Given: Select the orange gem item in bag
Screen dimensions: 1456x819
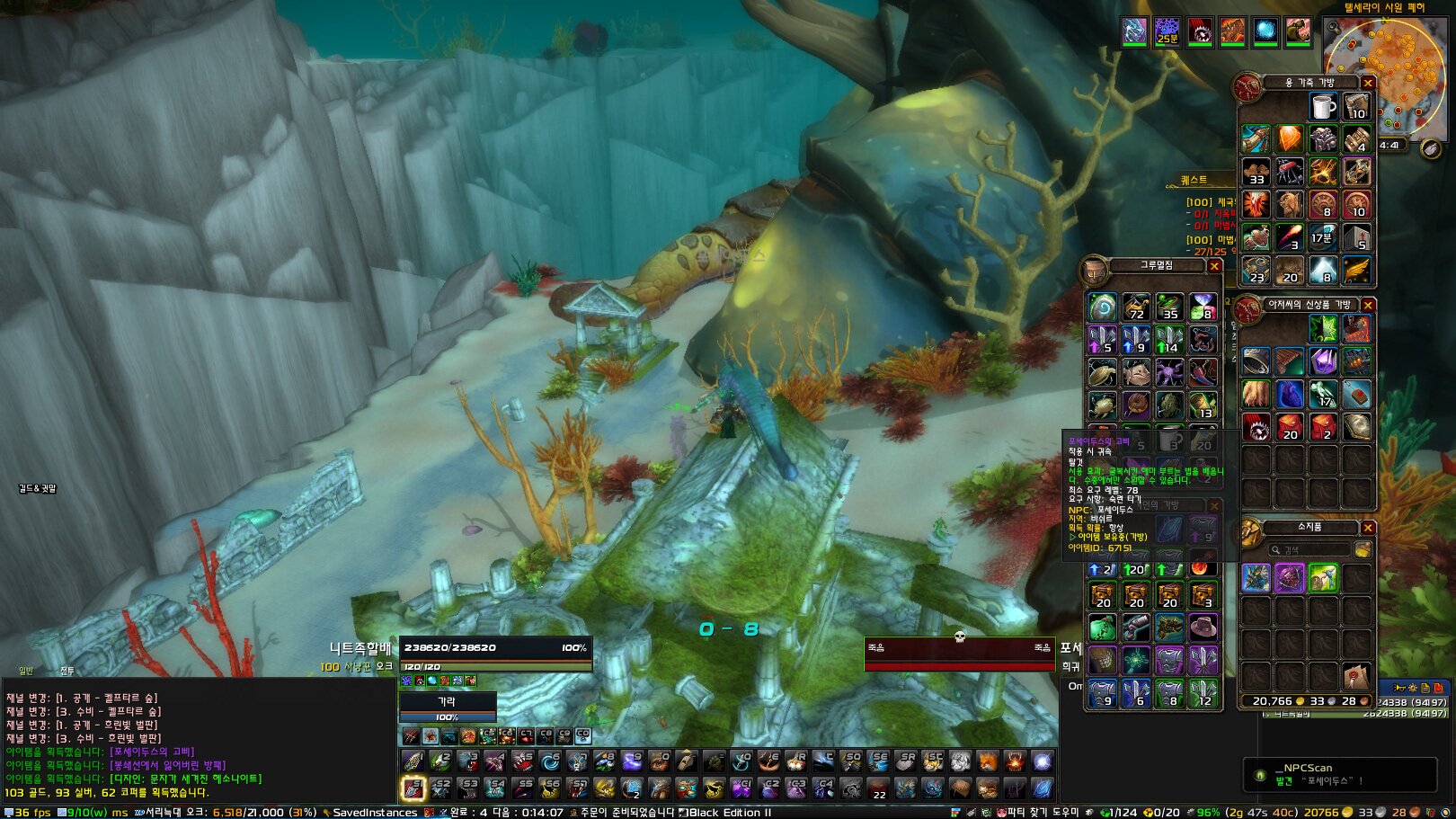Looking at the screenshot, I should click(x=1289, y=139).
